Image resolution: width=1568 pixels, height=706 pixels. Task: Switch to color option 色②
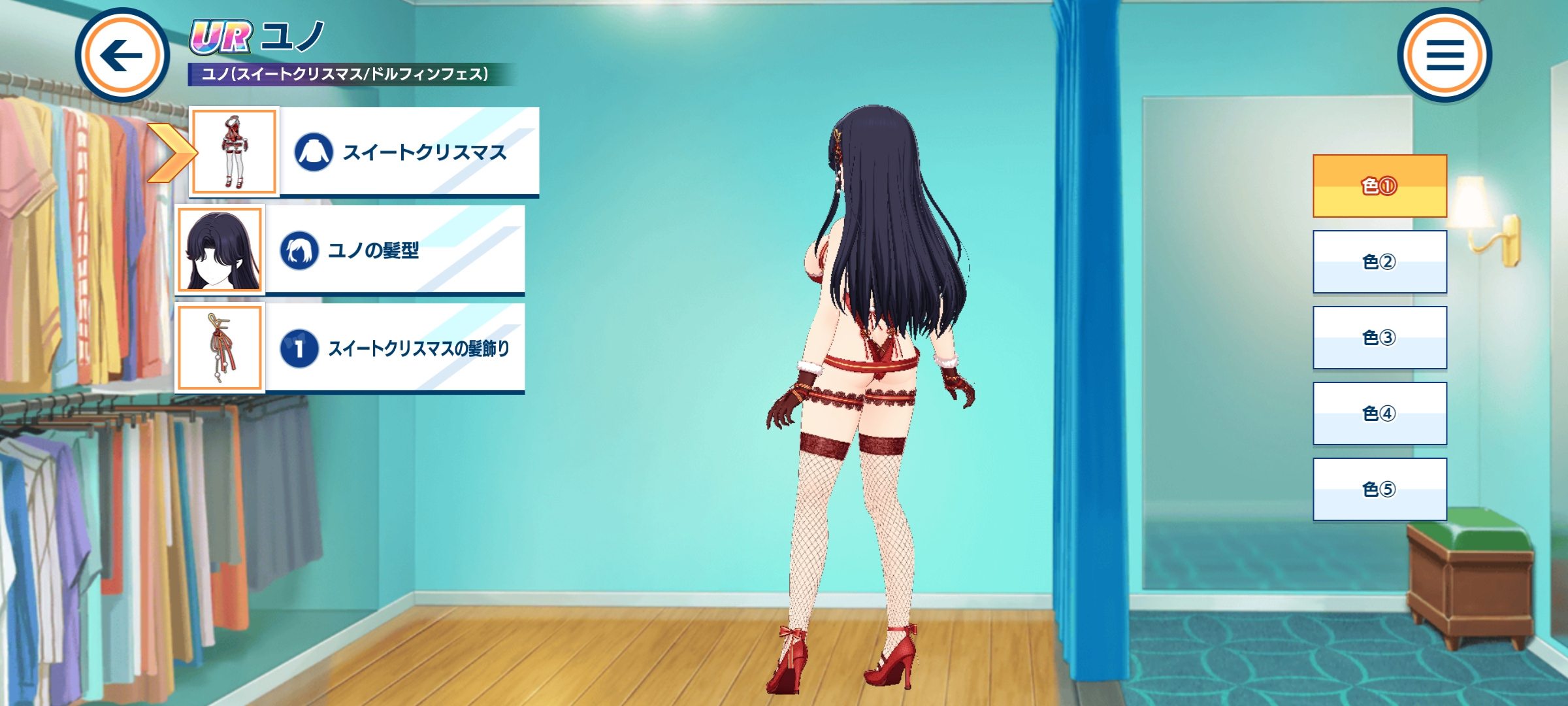[x=1380, y=261]
